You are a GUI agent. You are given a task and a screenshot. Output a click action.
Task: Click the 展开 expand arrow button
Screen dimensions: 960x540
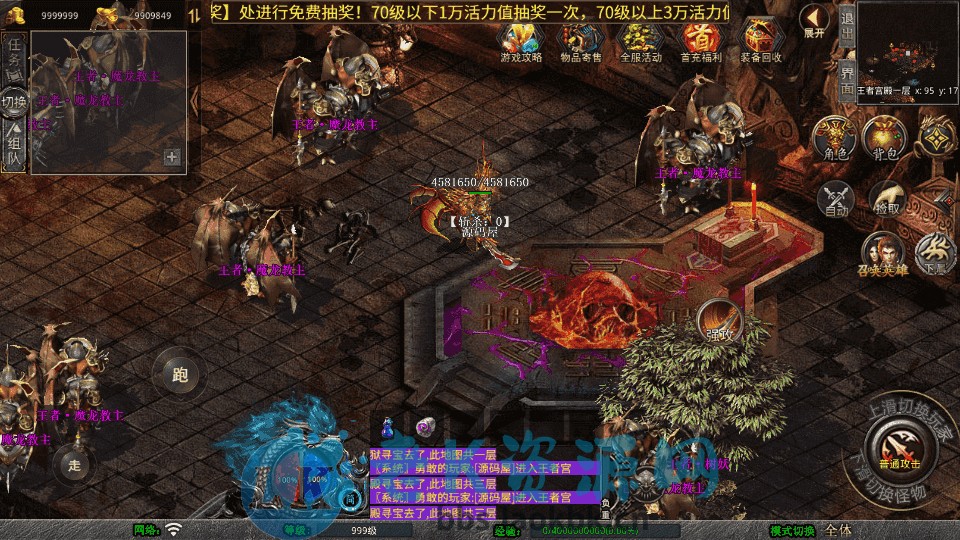point(815,20)
